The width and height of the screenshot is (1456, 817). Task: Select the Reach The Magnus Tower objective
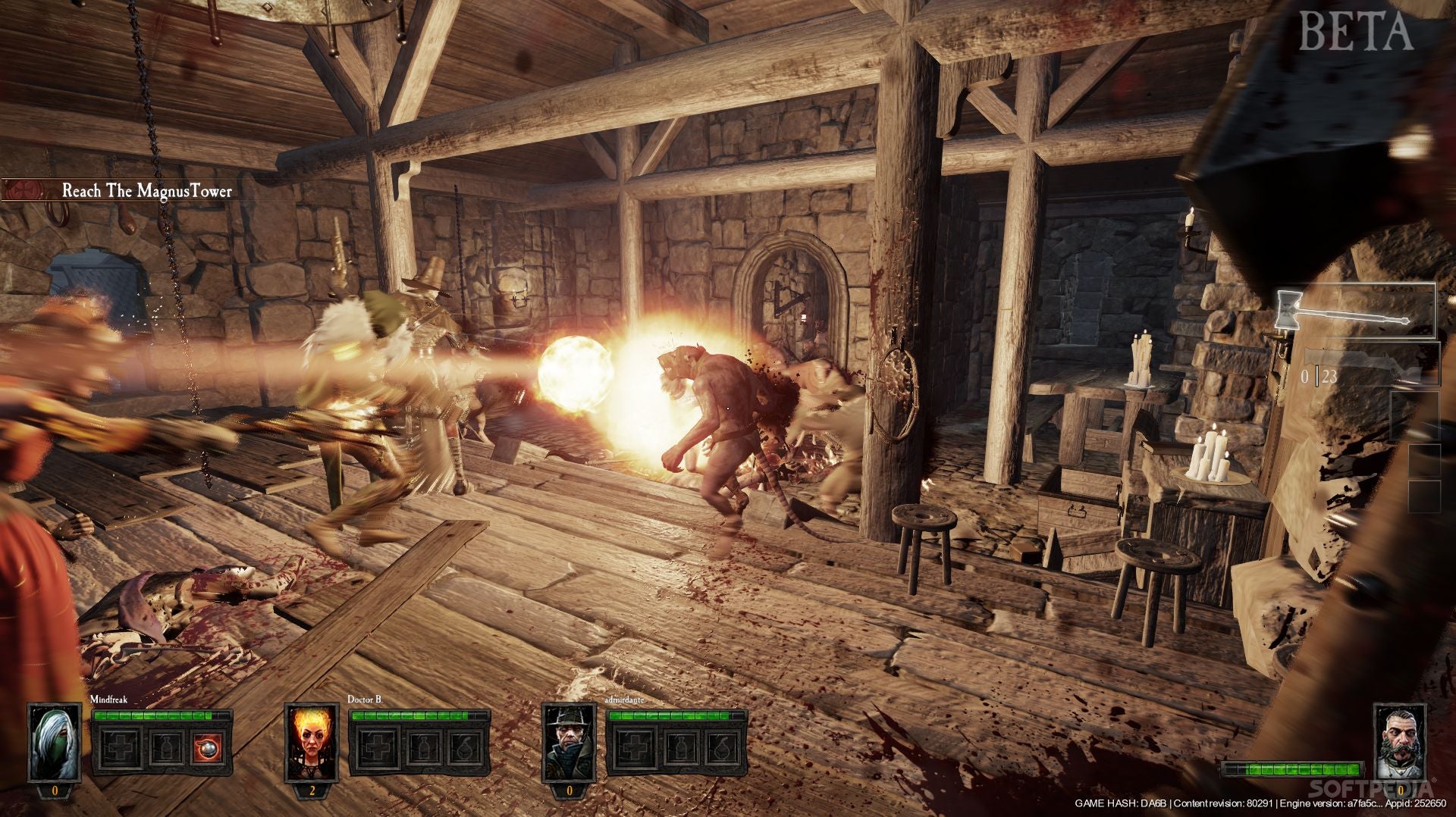click(x=146, y=190)
